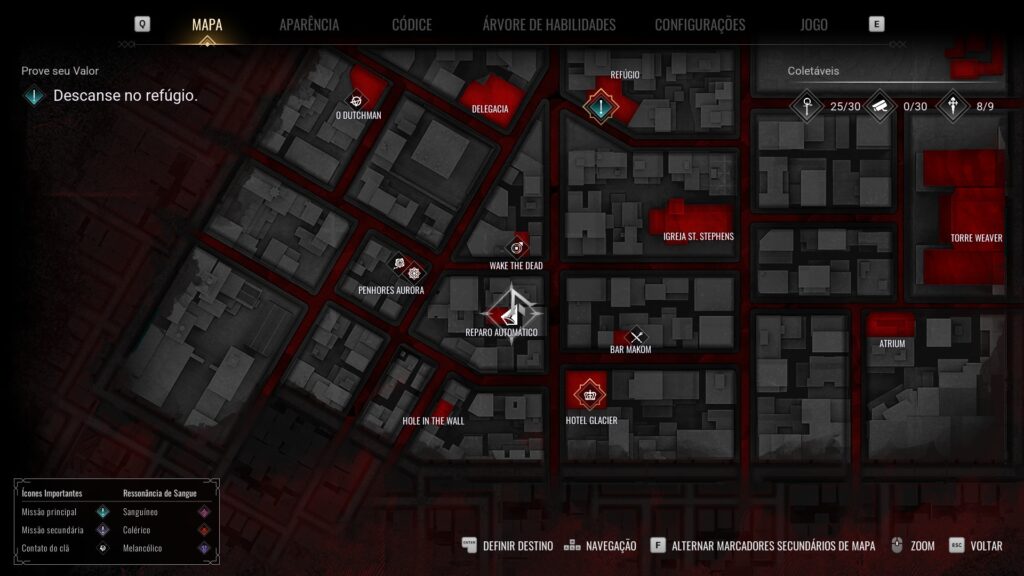Click the Bar Makom crossed icon
1024x576 pixels.
coord(635,337)
